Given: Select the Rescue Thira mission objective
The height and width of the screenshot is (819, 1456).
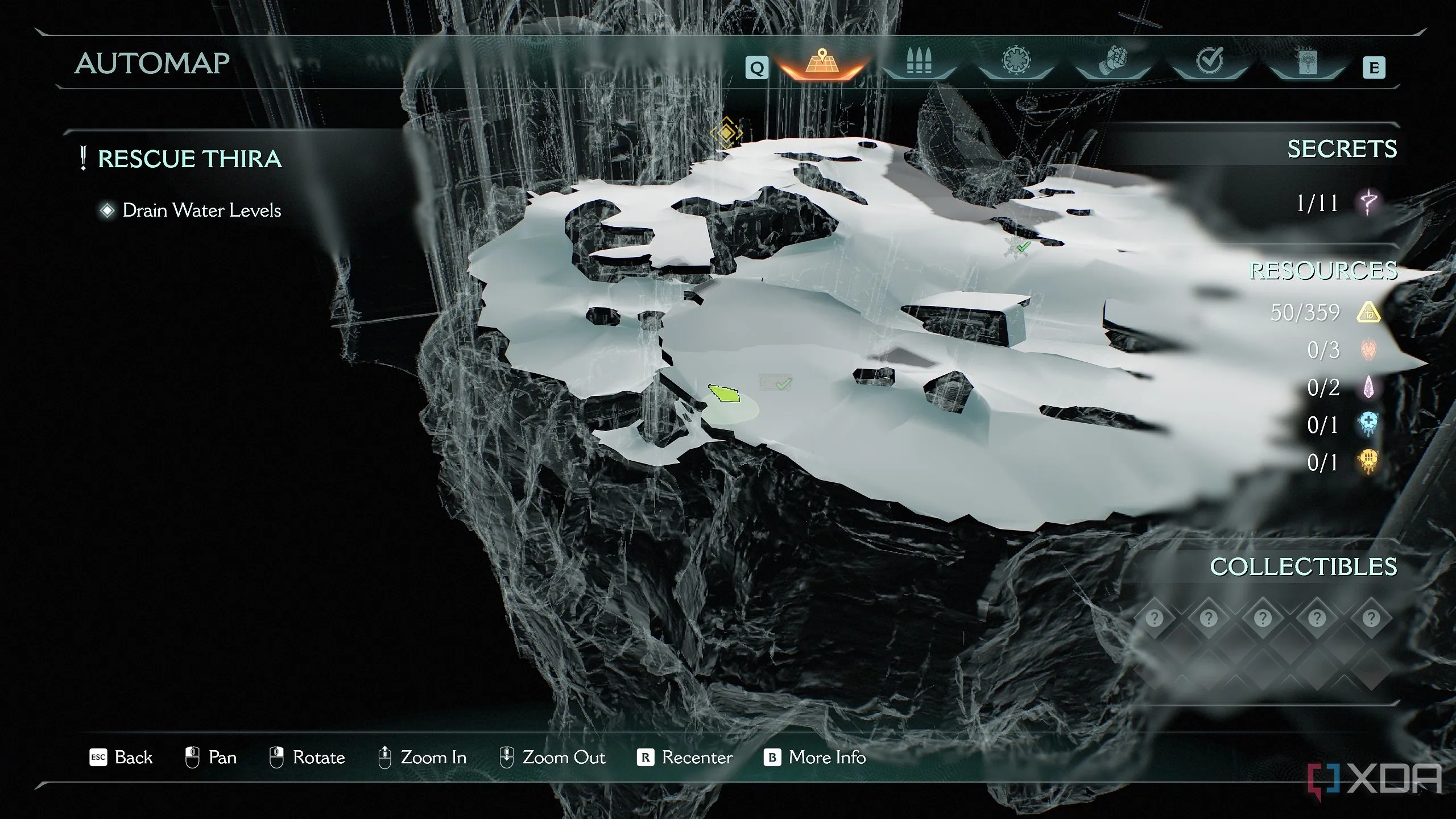Looking at the screenshot, I should (x=189, y=159).
